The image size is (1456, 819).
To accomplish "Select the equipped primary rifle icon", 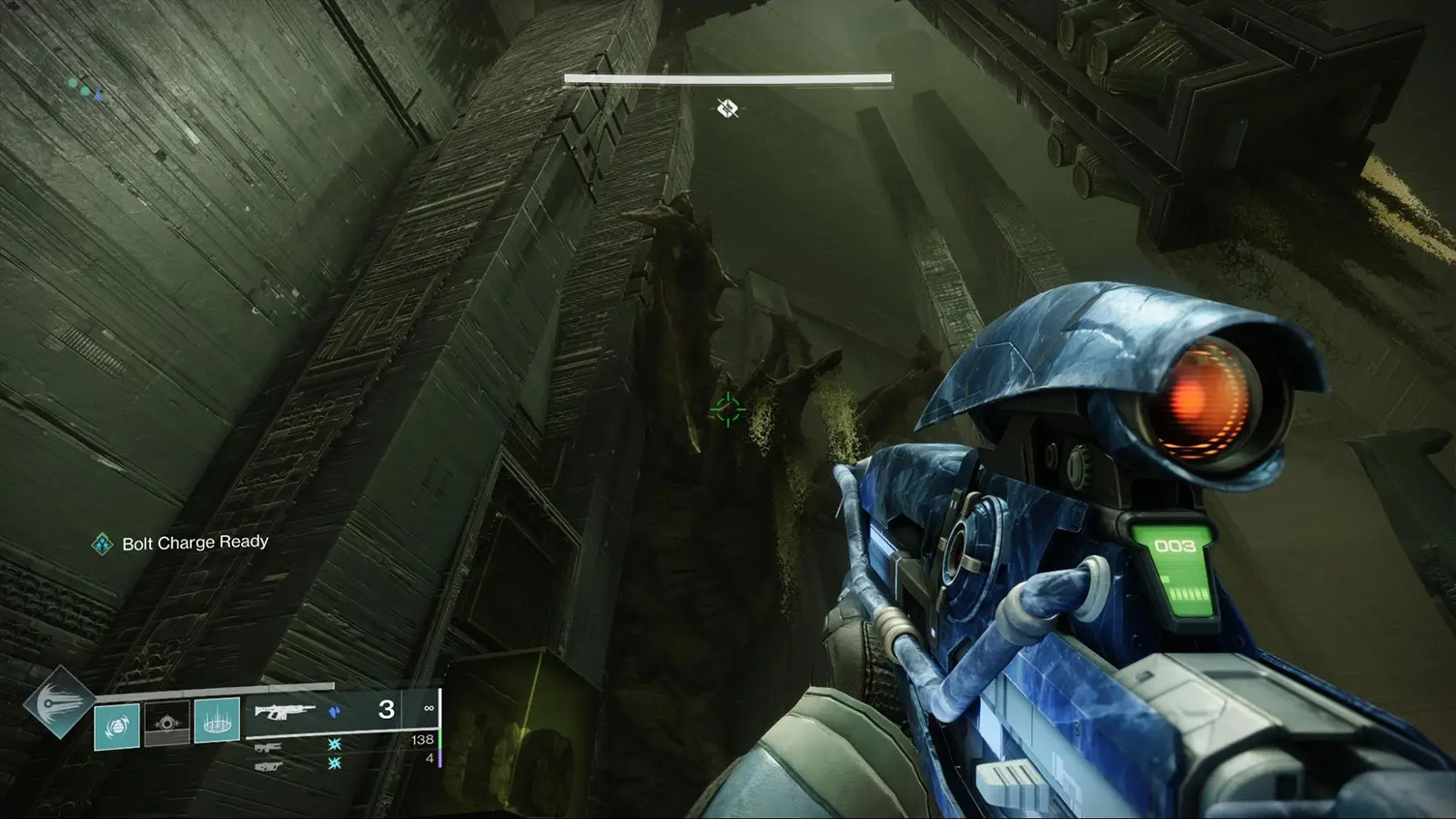I will click(285, 711).
